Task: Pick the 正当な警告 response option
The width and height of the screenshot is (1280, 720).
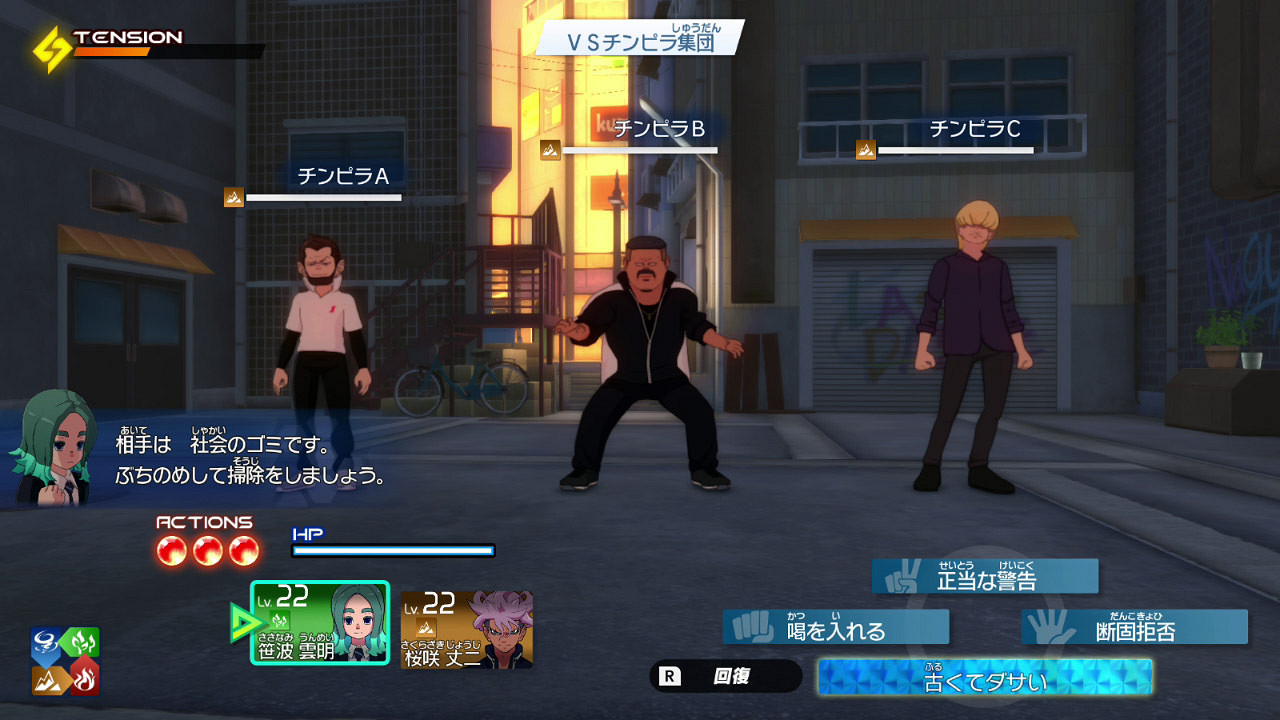Action: (985, 576)
